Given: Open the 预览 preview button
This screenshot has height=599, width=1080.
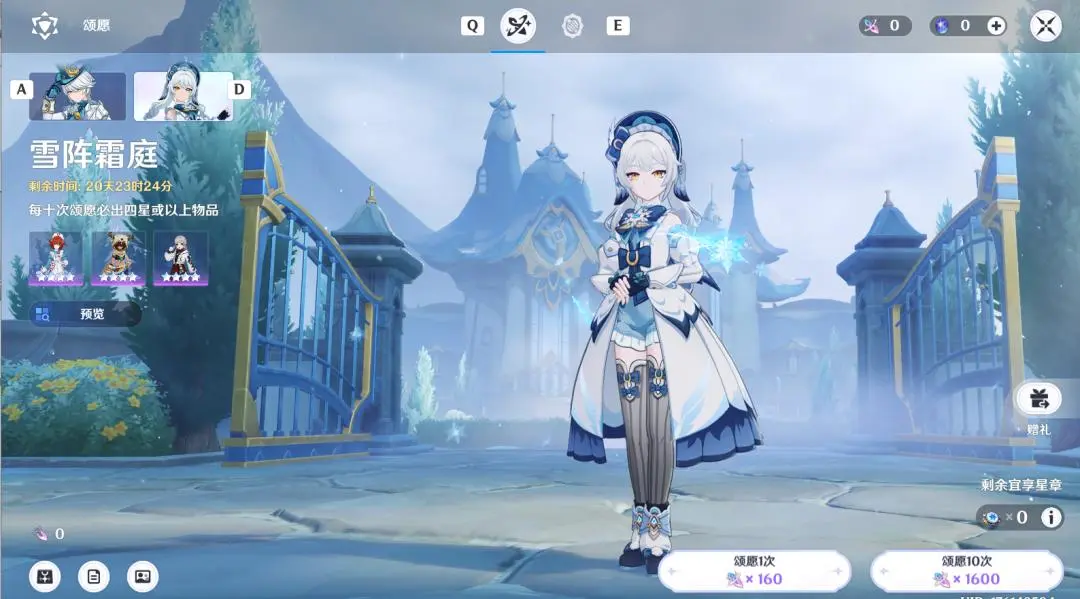Looking at the screenshot, I should point(84,314).
